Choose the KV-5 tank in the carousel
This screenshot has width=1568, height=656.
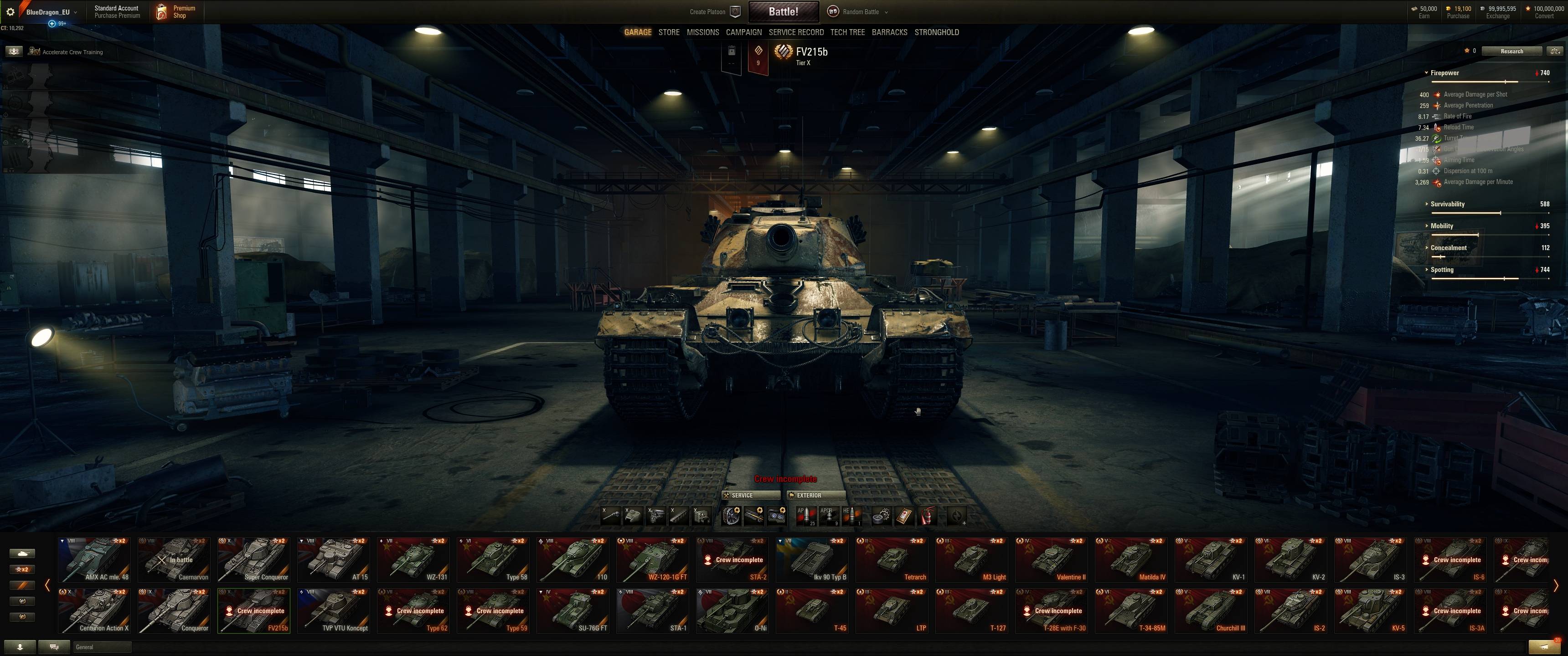pos(1371,610)
